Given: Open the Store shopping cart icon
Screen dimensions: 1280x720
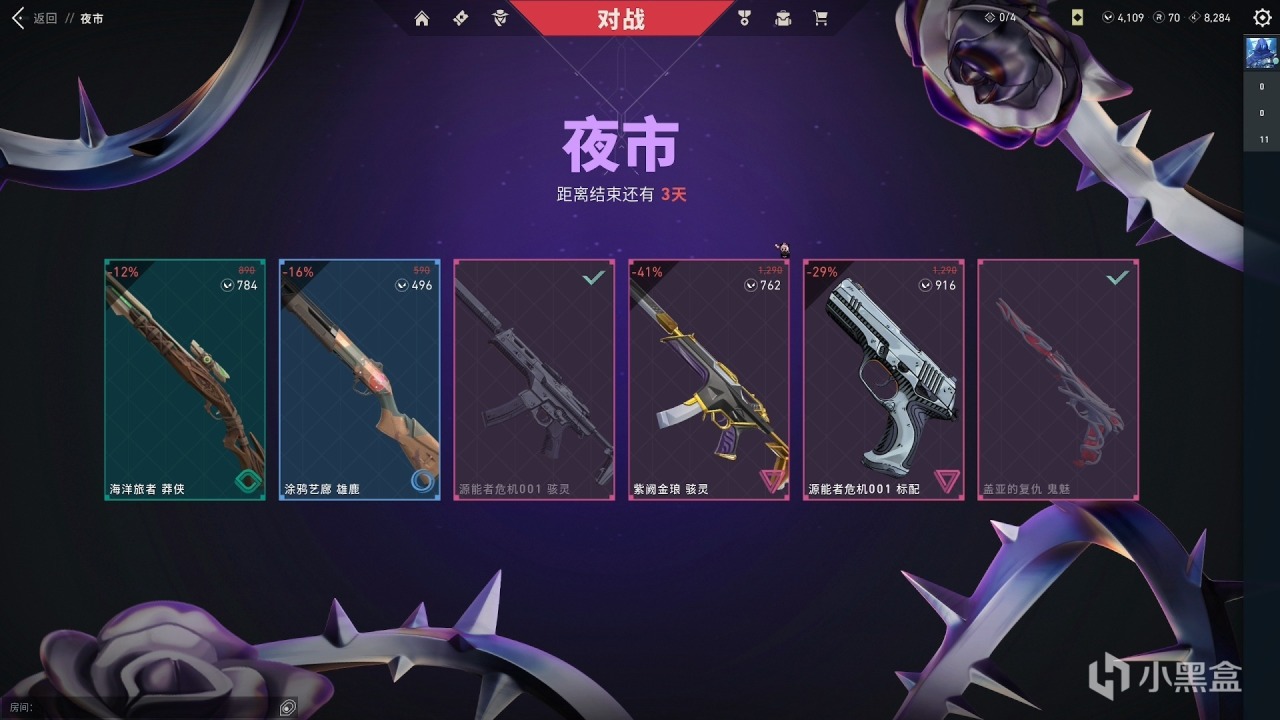Looking at the screenshot, I should (x=820, y=18).
